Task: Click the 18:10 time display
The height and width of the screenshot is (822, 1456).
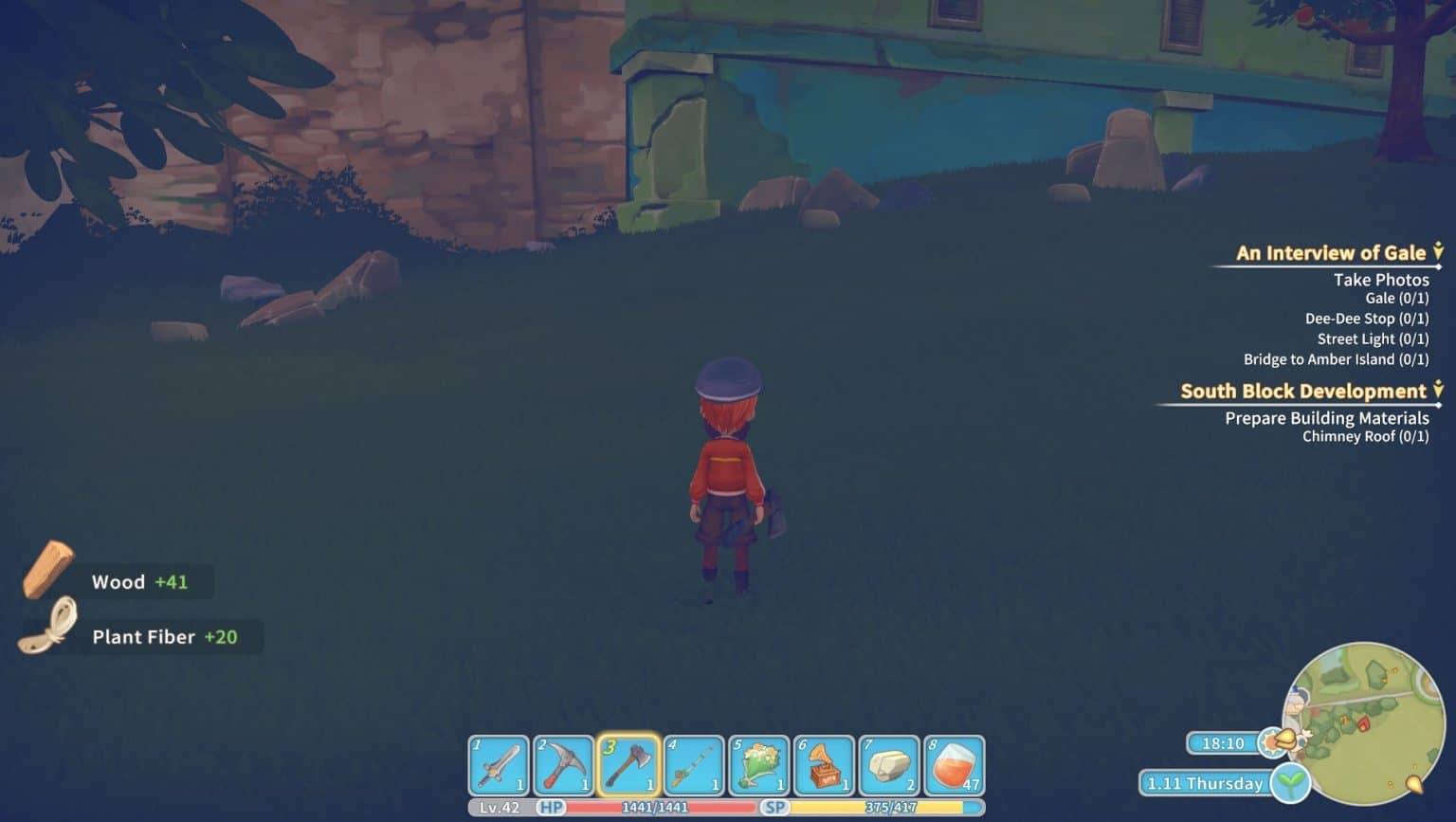Action: pos(1223,744)
